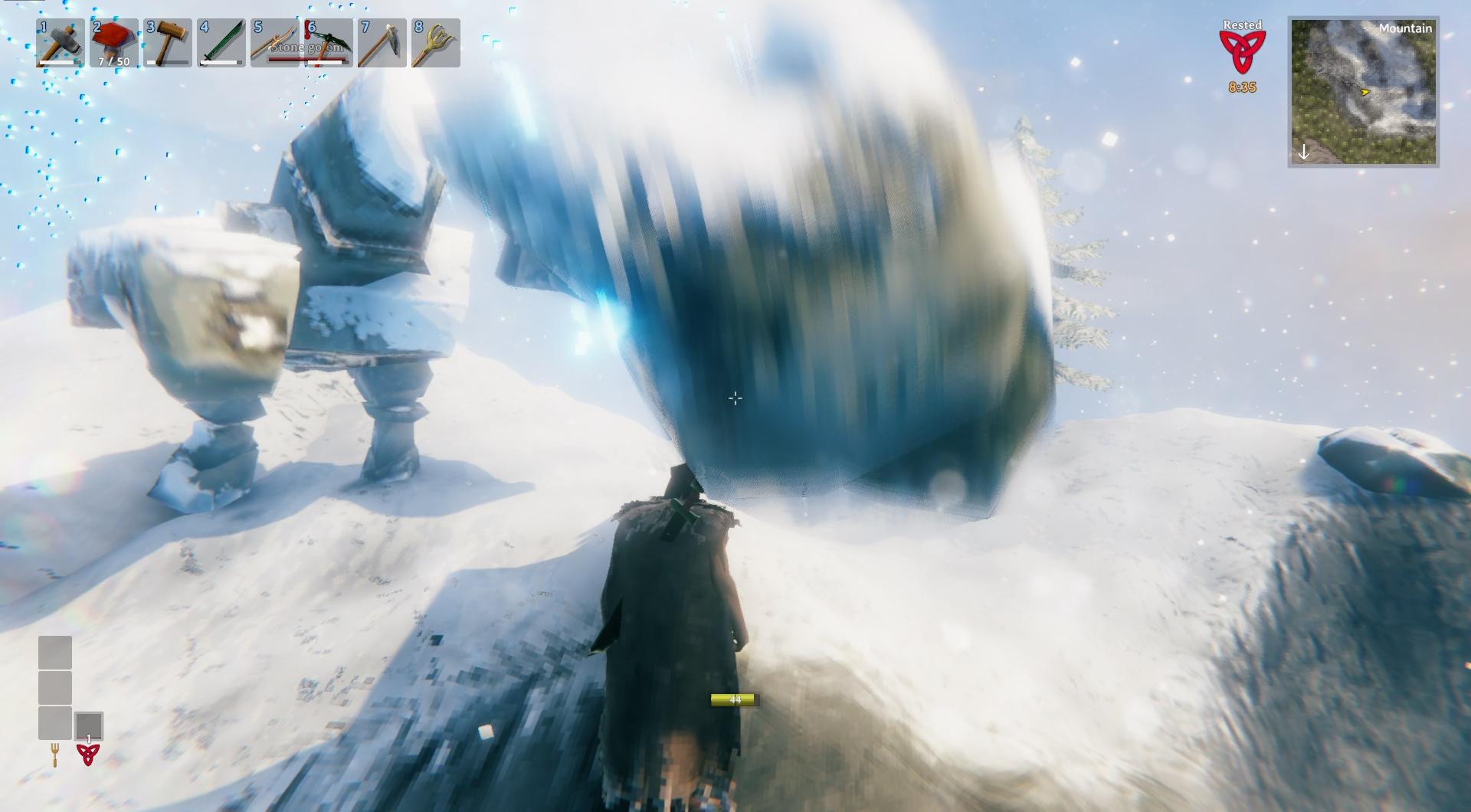The image size is (1471, 812).
Task: Equip the green pickaxe in hotbar slot 6
Action: point(328,43)
